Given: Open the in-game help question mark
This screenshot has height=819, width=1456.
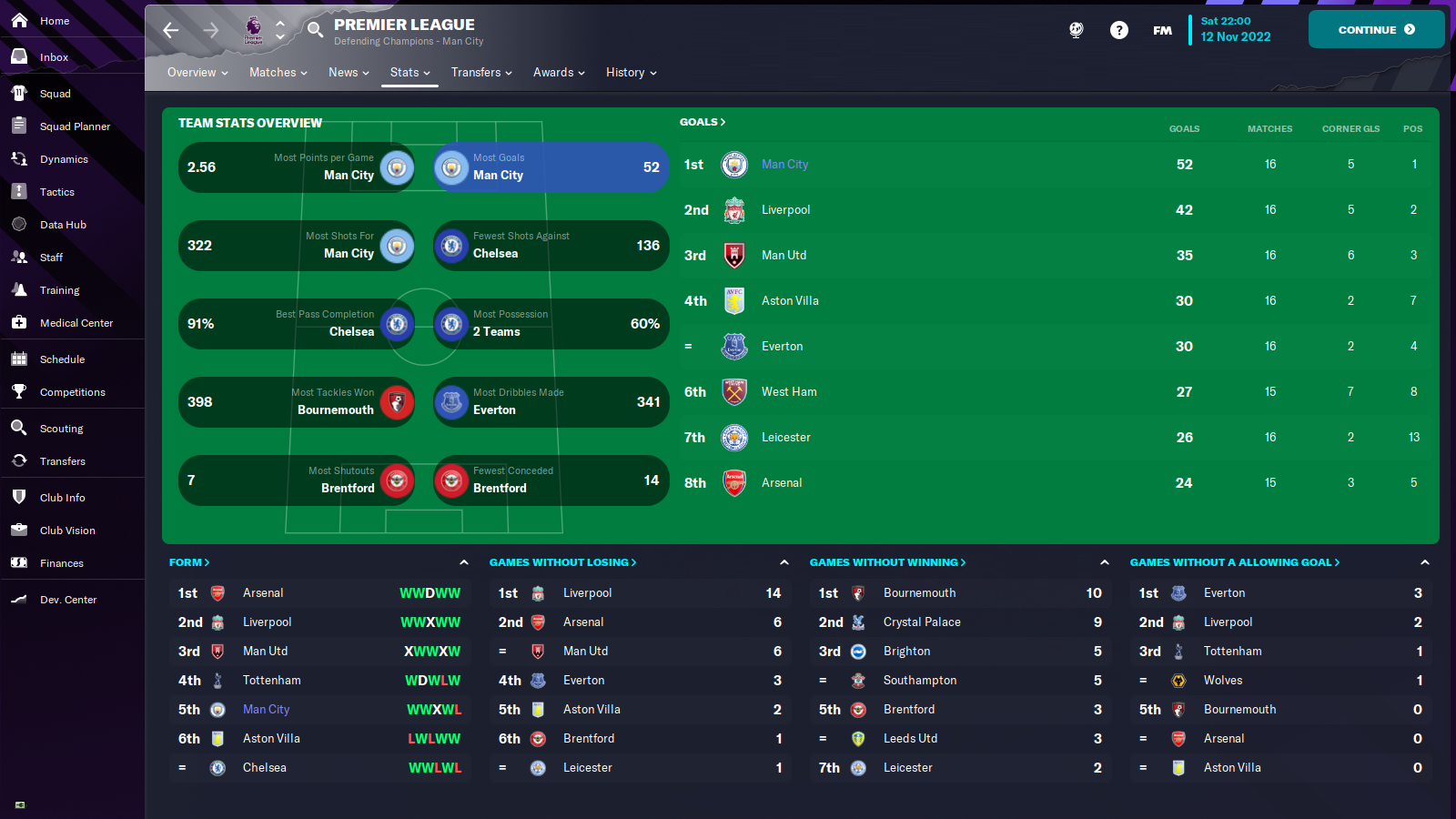Looking at the screenshot, I should (x=1119, y=29).
